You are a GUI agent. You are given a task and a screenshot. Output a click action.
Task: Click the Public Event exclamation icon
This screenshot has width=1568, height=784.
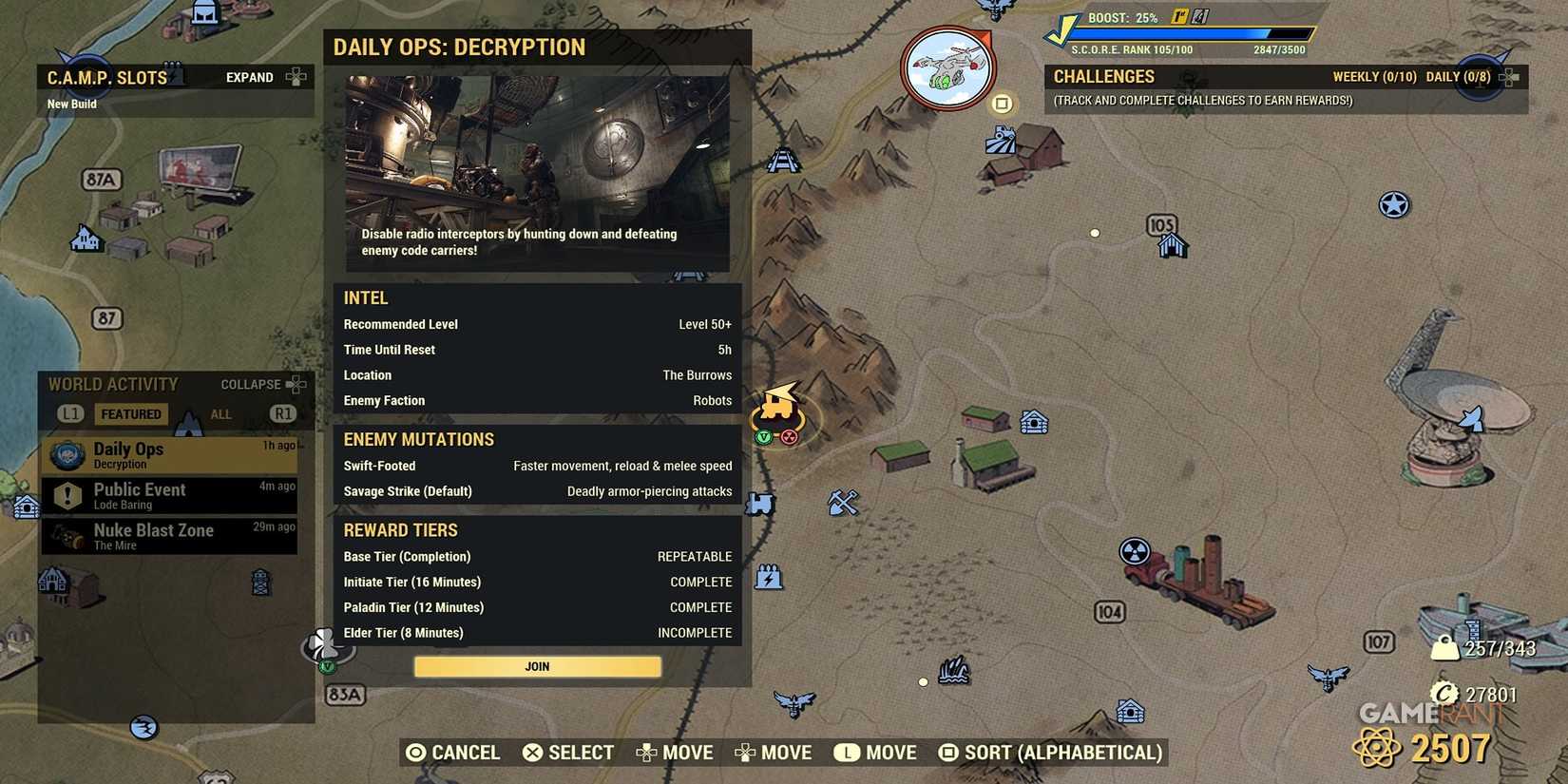click(x=66, y=495)
